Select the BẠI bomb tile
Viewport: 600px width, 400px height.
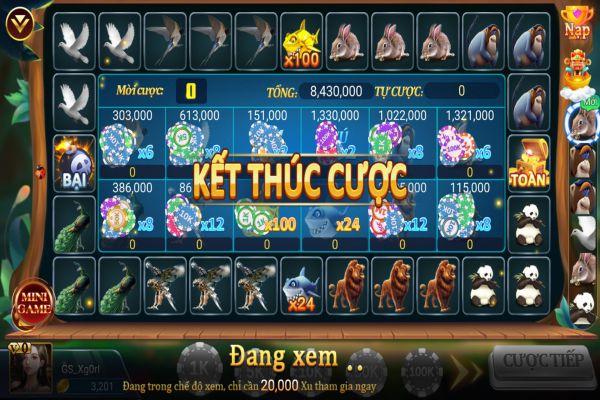[74, 161]
